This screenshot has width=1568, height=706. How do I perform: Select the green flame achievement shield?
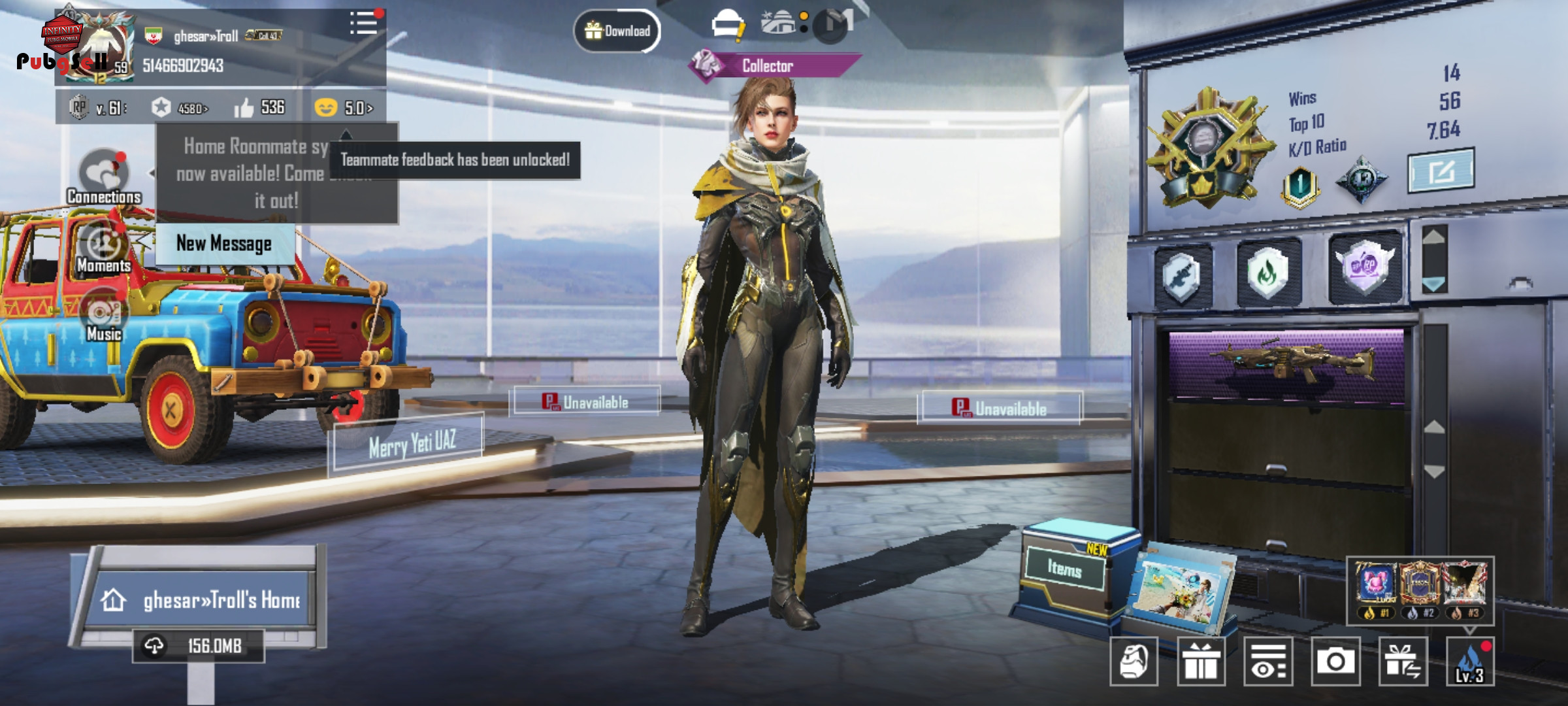(1267, 273)
